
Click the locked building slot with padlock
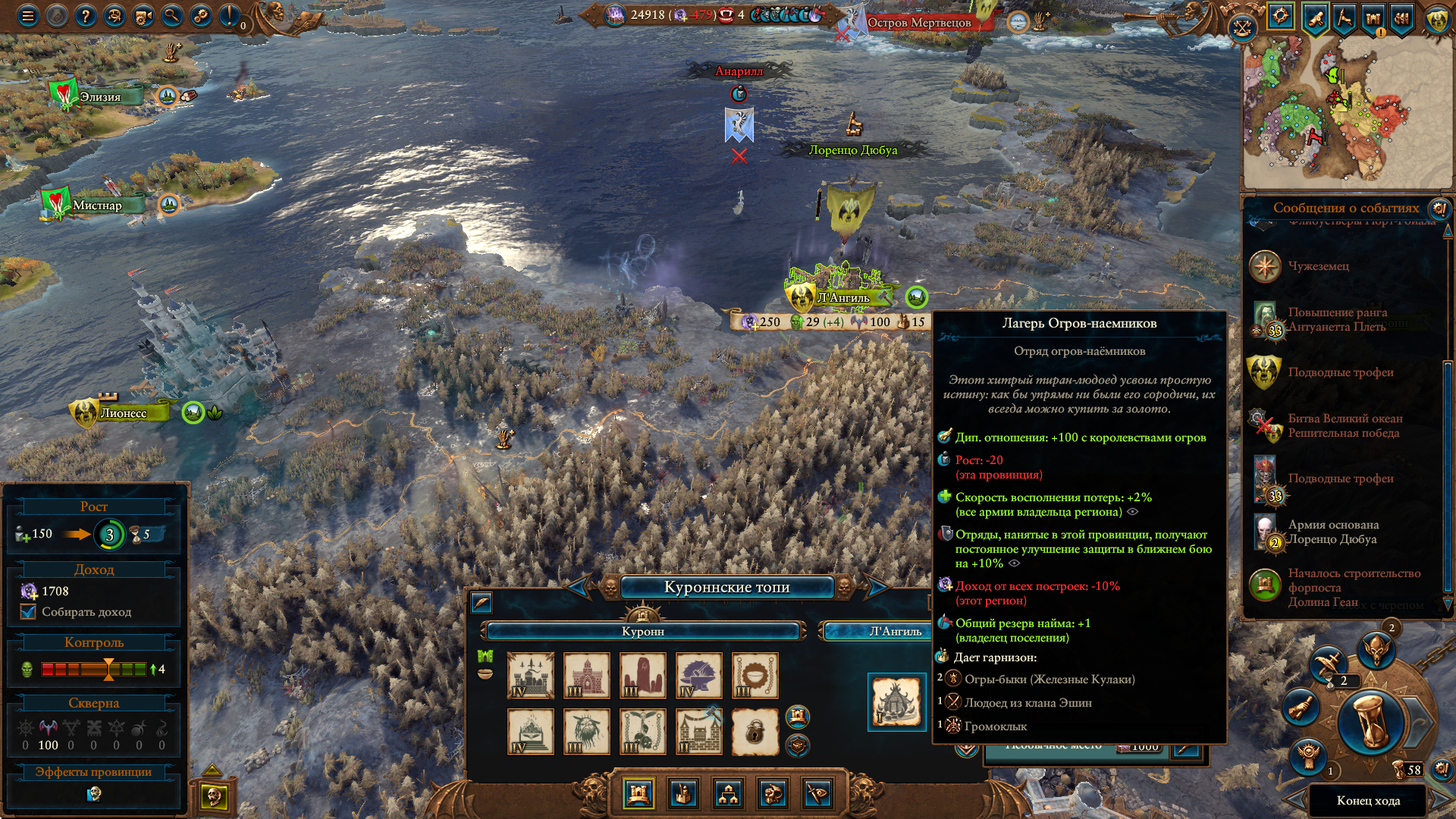[x=755, y=732]
